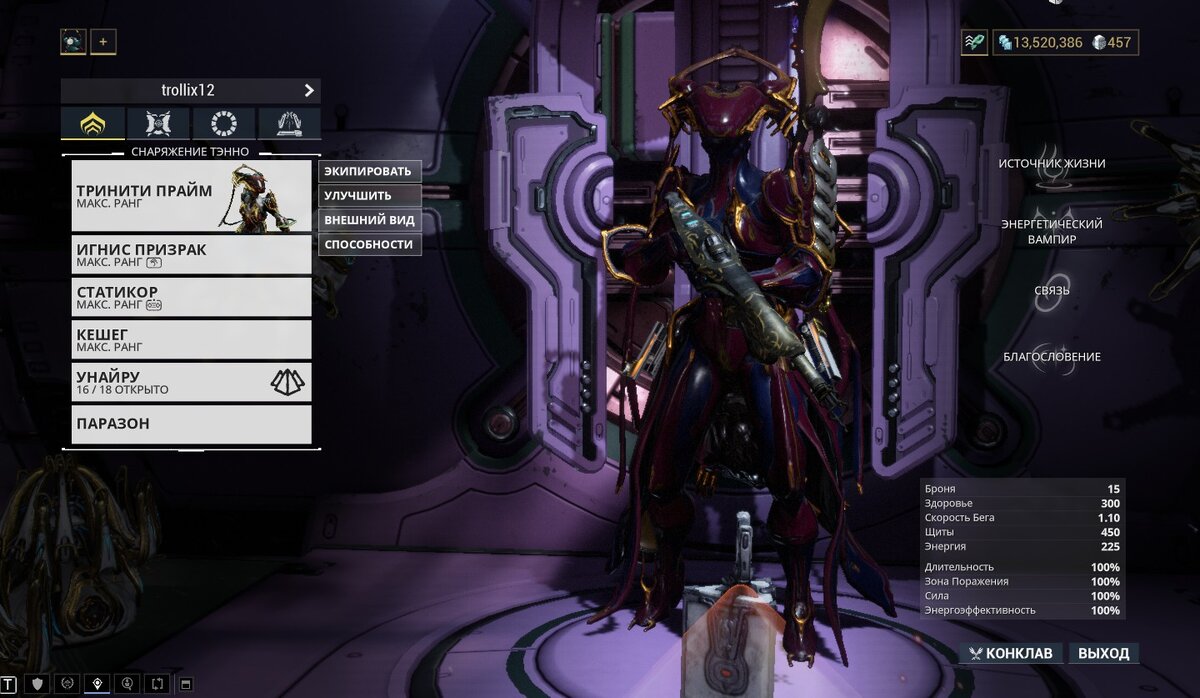1200x698 pixels.
Task: Select the Паразон slot
Action: coord(191,424)
